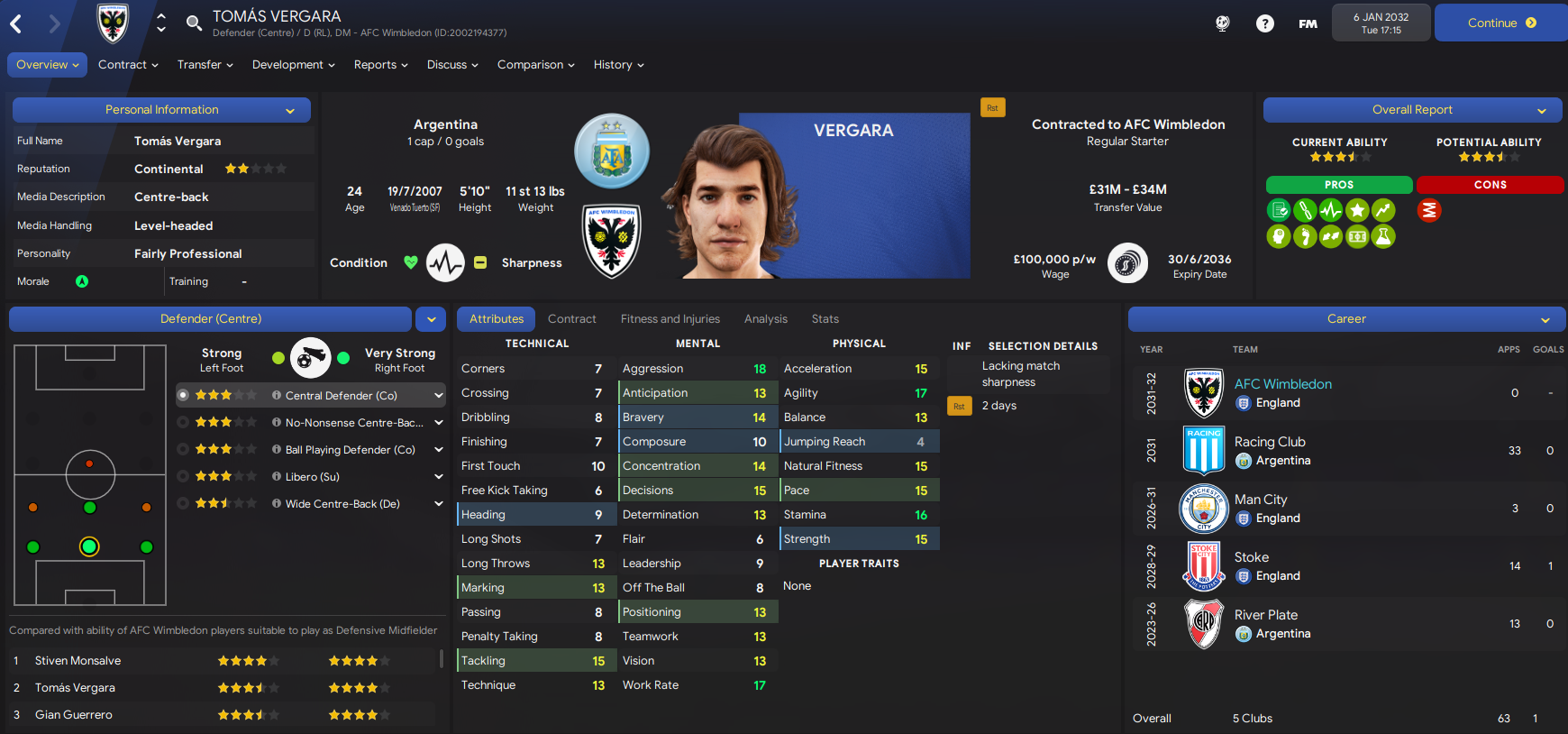1568x734 pixels.
Task: Open the Development menu
Action: [293, 65]
